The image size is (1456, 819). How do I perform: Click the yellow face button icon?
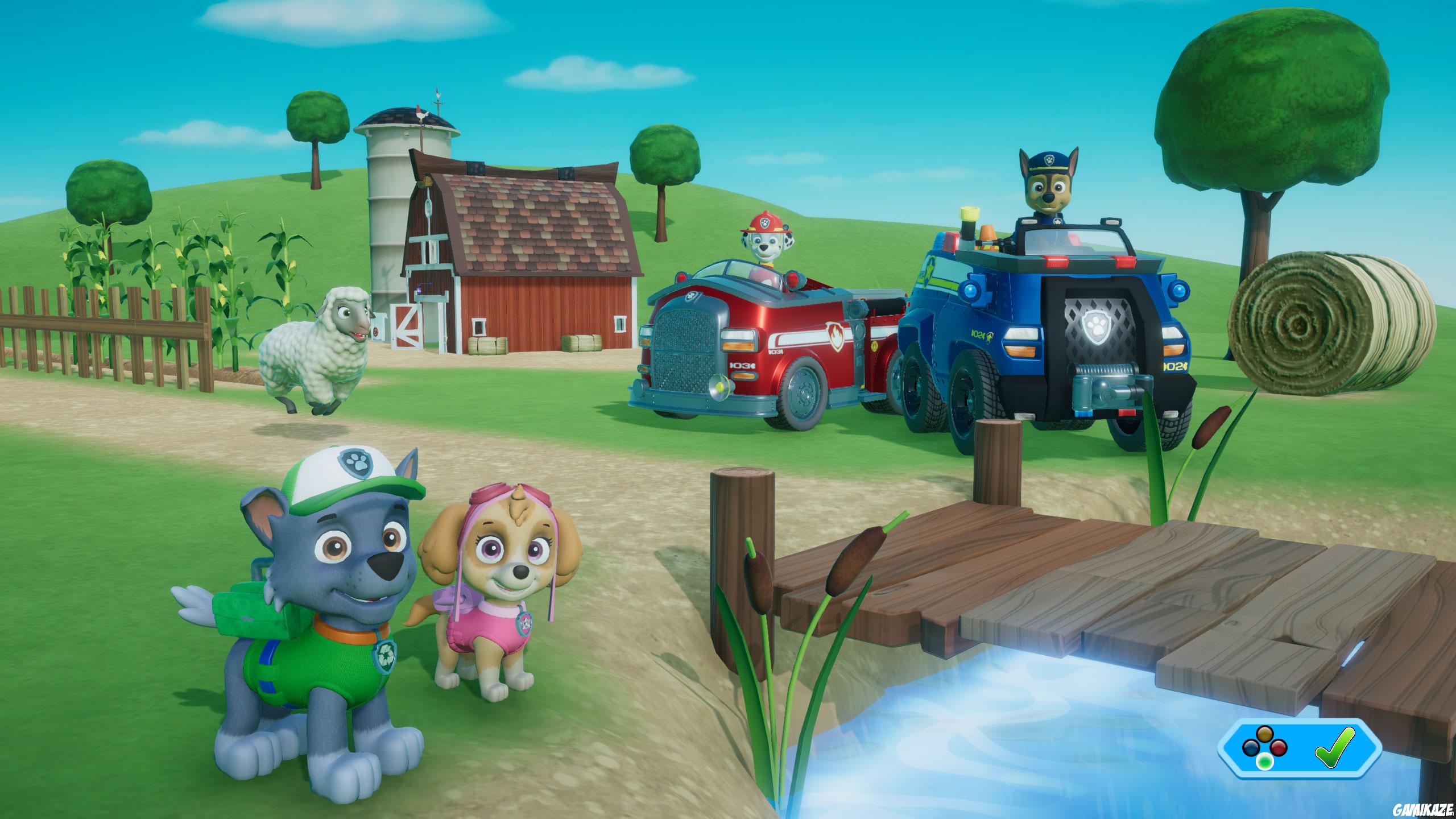click(x=1265, y=734)
